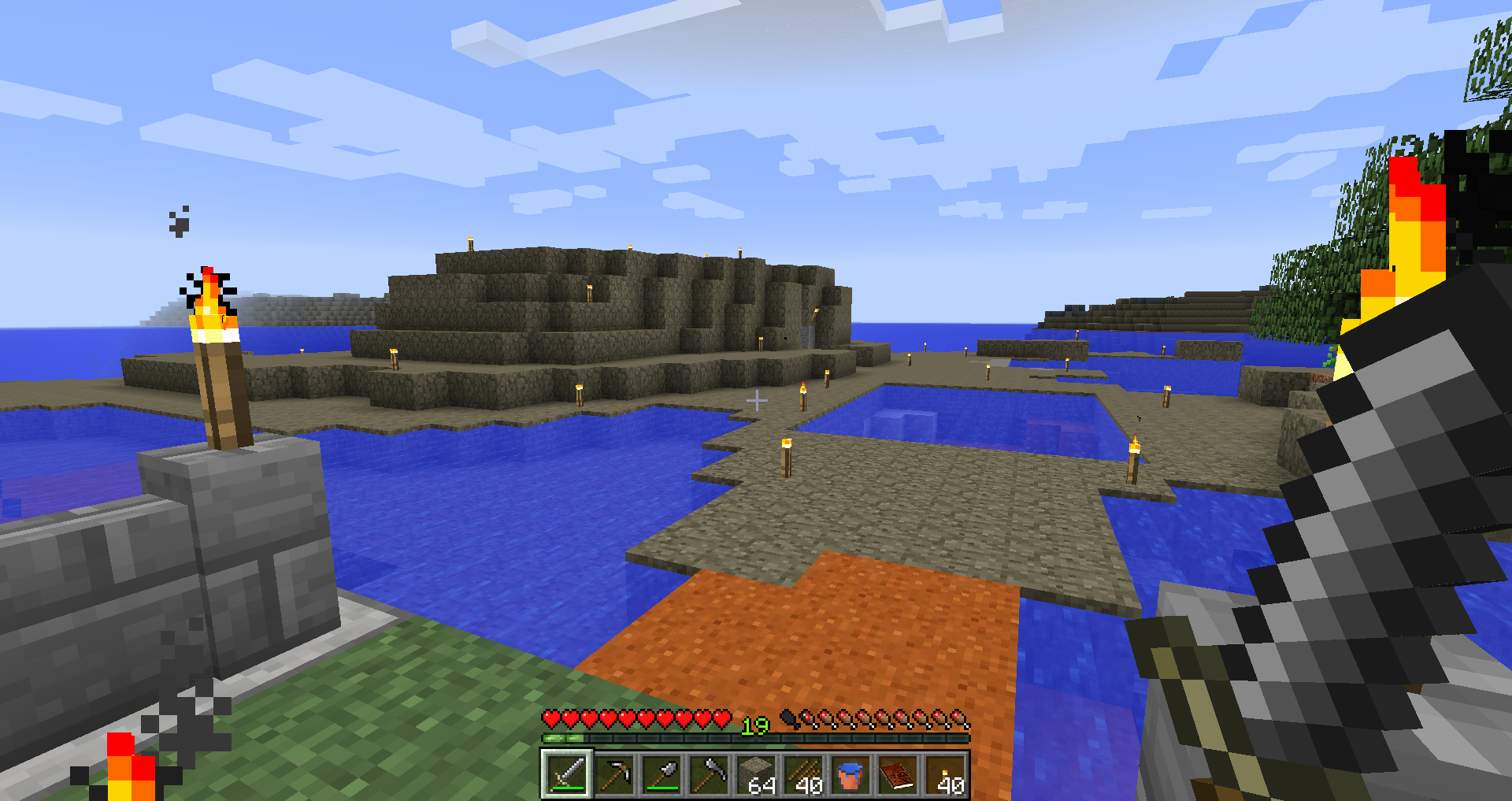The width and height of the screenshot is (1512, 801).
Task: Switch to the iron pickaxe slot
Action: pyautogui.click(x=614, y=773)
